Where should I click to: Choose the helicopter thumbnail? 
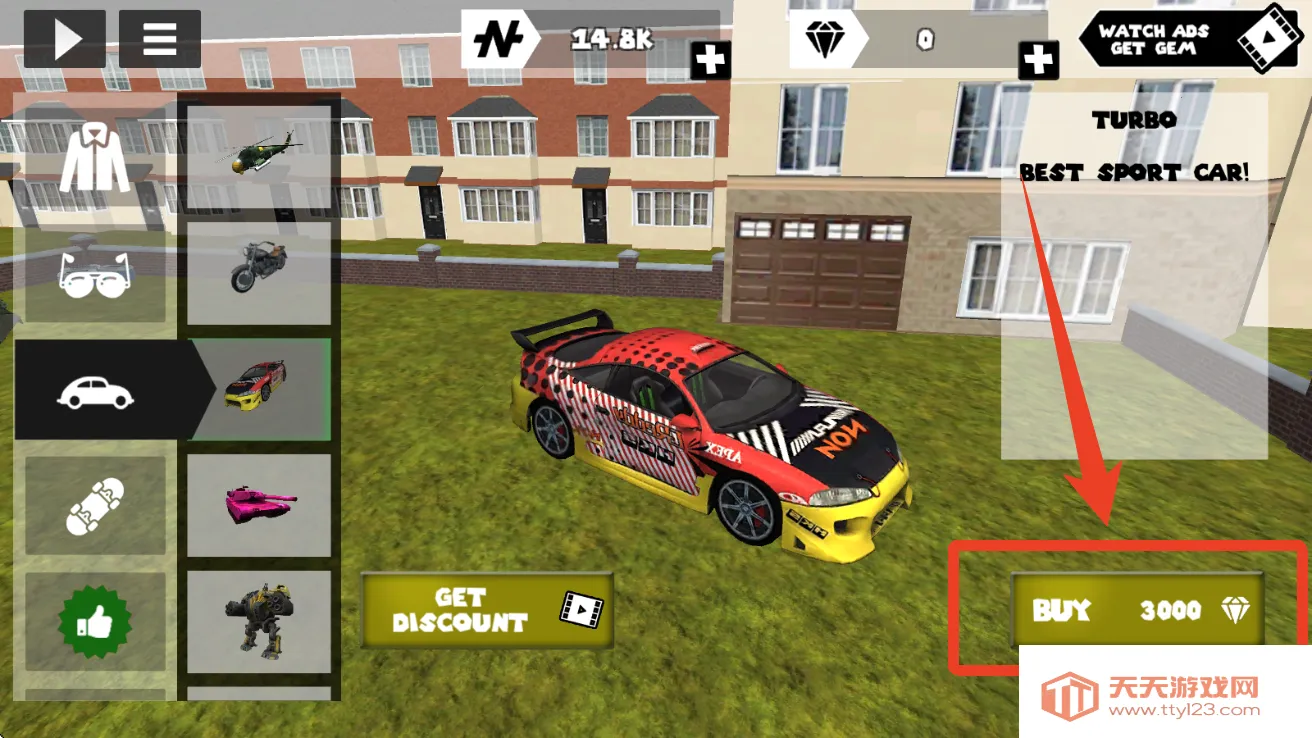tap(259, 153)
